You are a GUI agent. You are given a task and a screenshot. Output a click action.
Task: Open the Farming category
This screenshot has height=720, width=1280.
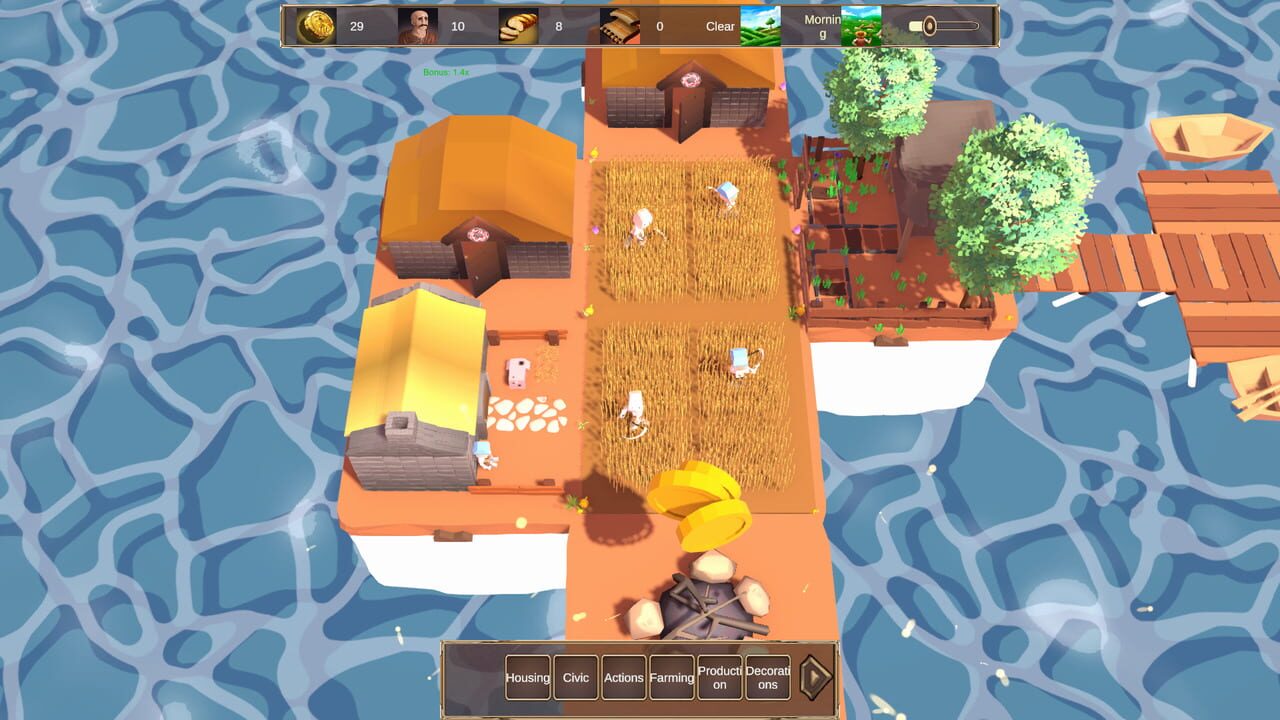pyautogui.click(x=672, y=677)
